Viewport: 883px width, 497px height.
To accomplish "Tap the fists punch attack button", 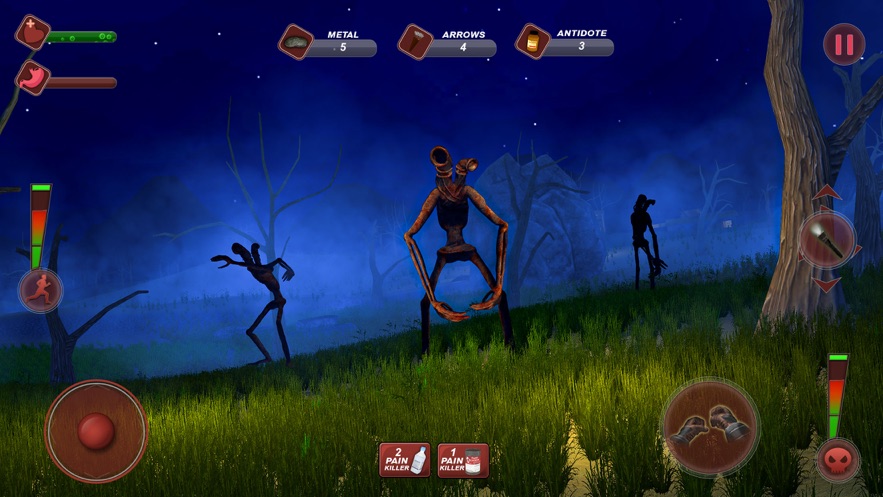I will coord(710,427).
